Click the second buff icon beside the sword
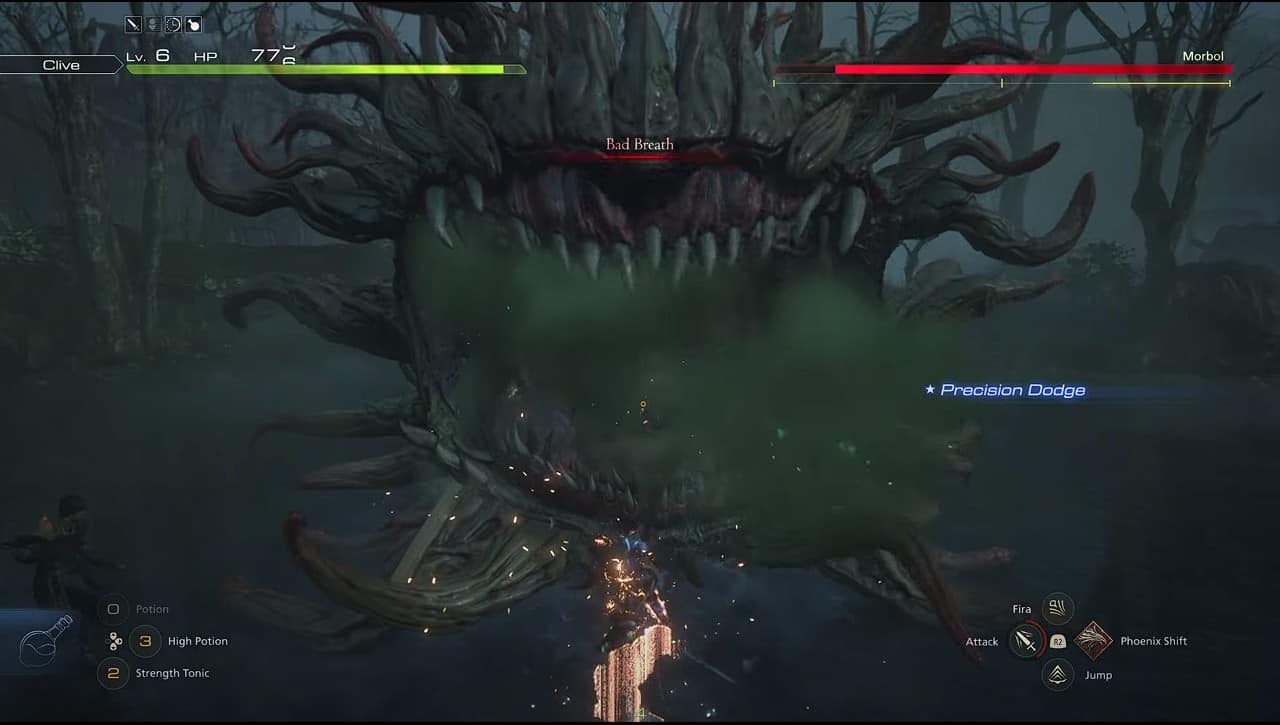The image size is (1280, 725). click(x=153, y=24)
